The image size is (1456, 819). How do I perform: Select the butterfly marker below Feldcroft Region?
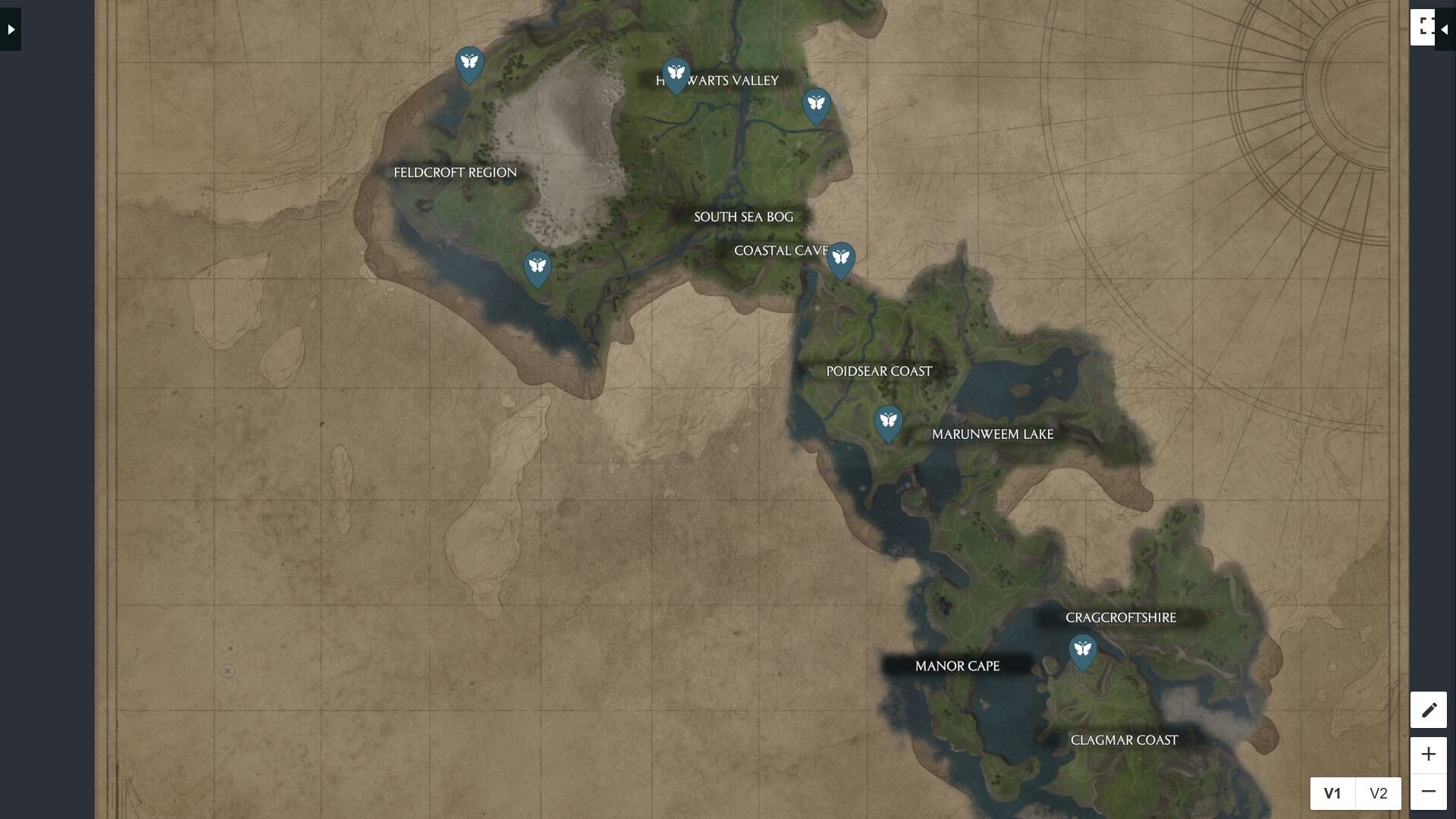coord(538,267)
